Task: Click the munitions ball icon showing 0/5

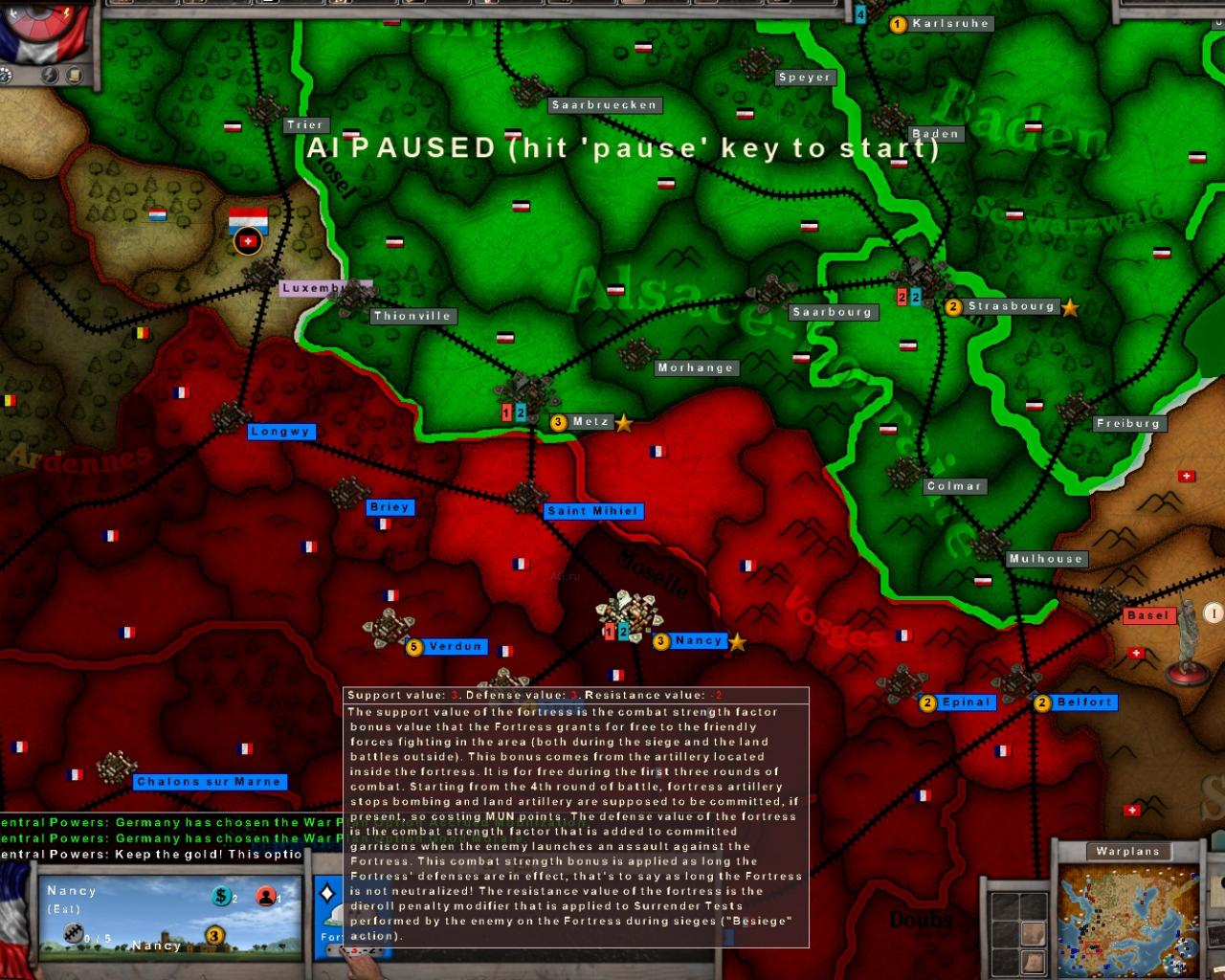Action: click(x=75, y=933)
